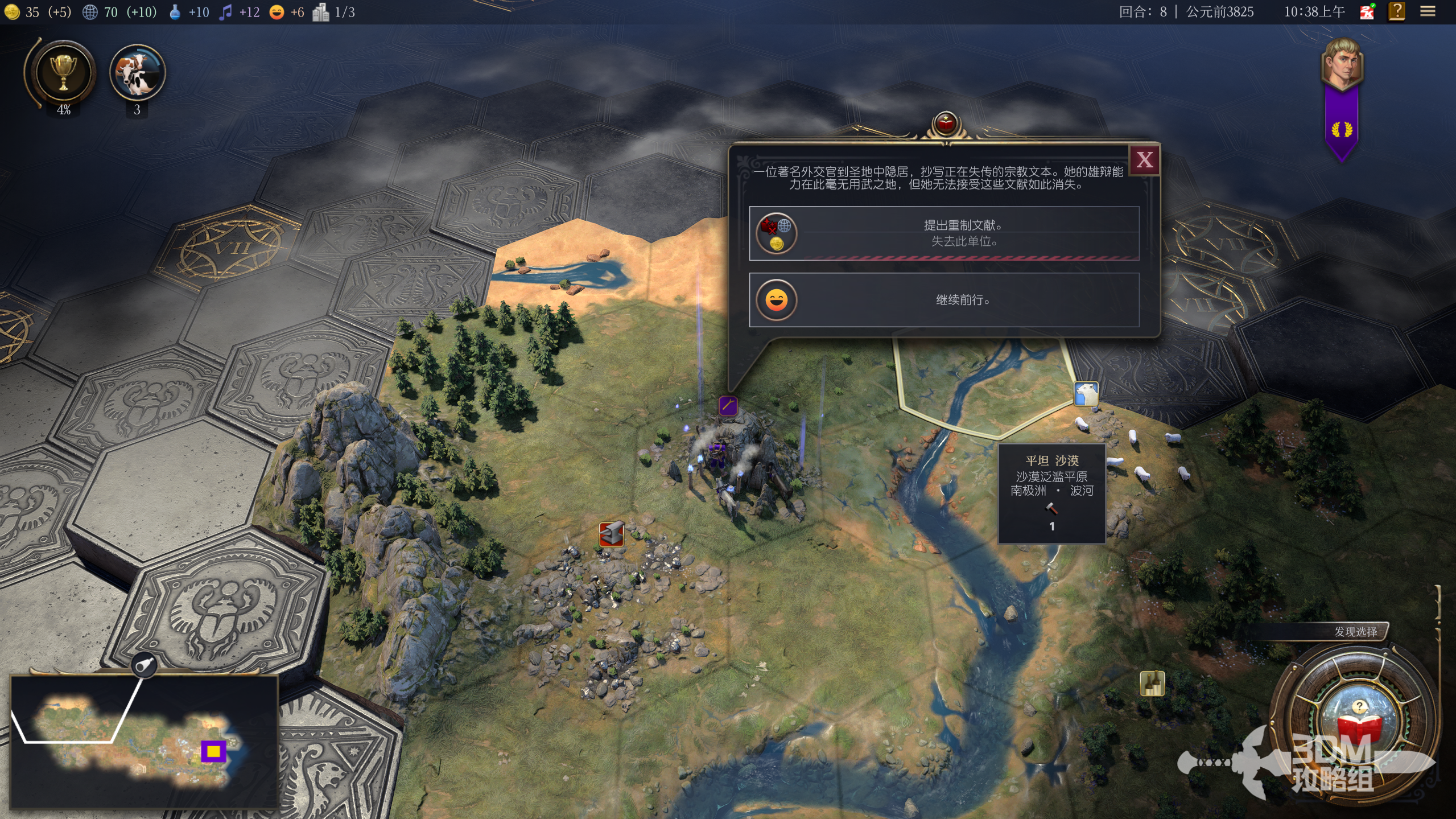This screenshot has height=819, width=1456.
Task: Open the question mark help button
Action: [1397, 11]
